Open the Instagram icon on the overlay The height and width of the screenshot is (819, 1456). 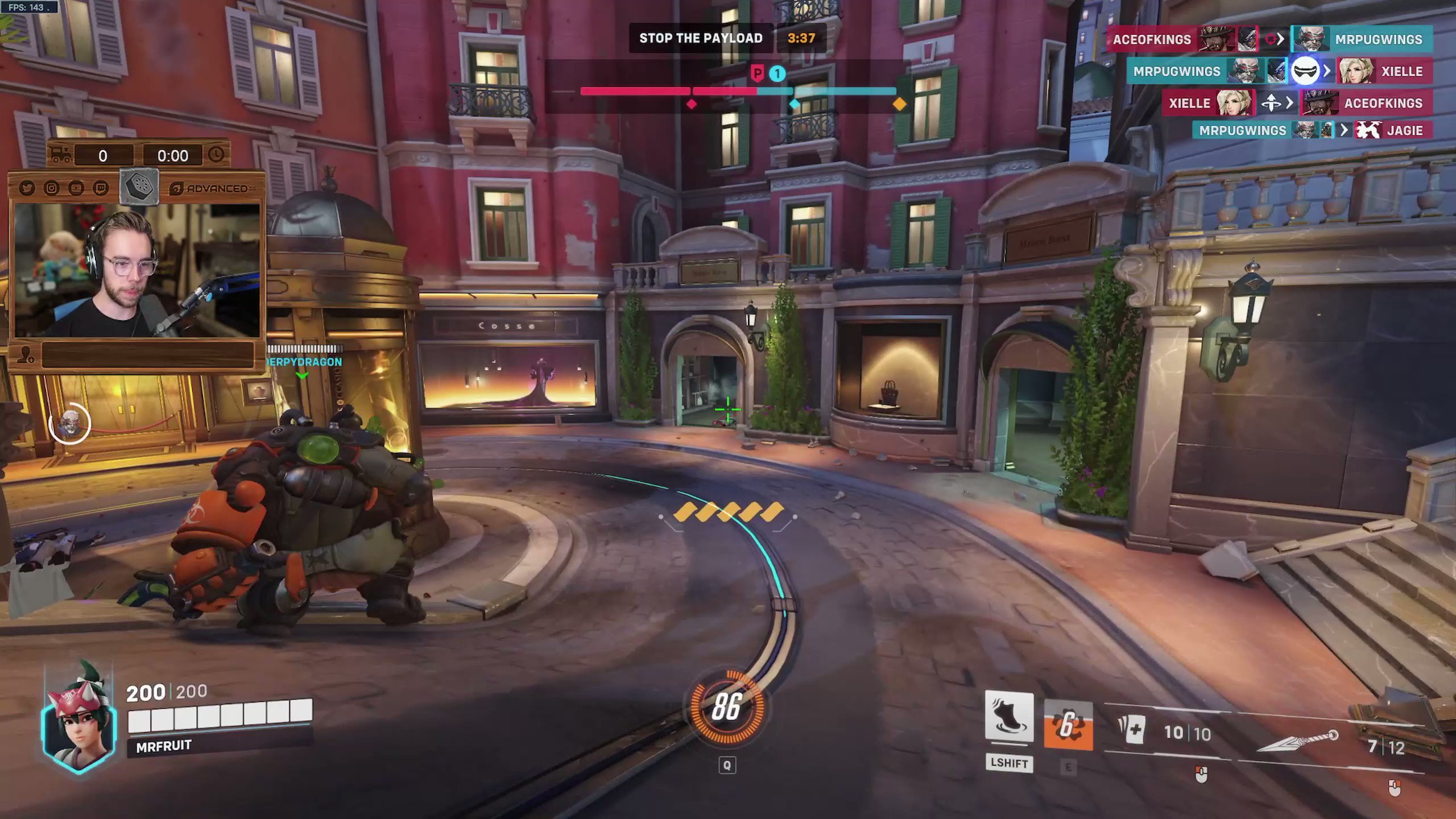52,188
